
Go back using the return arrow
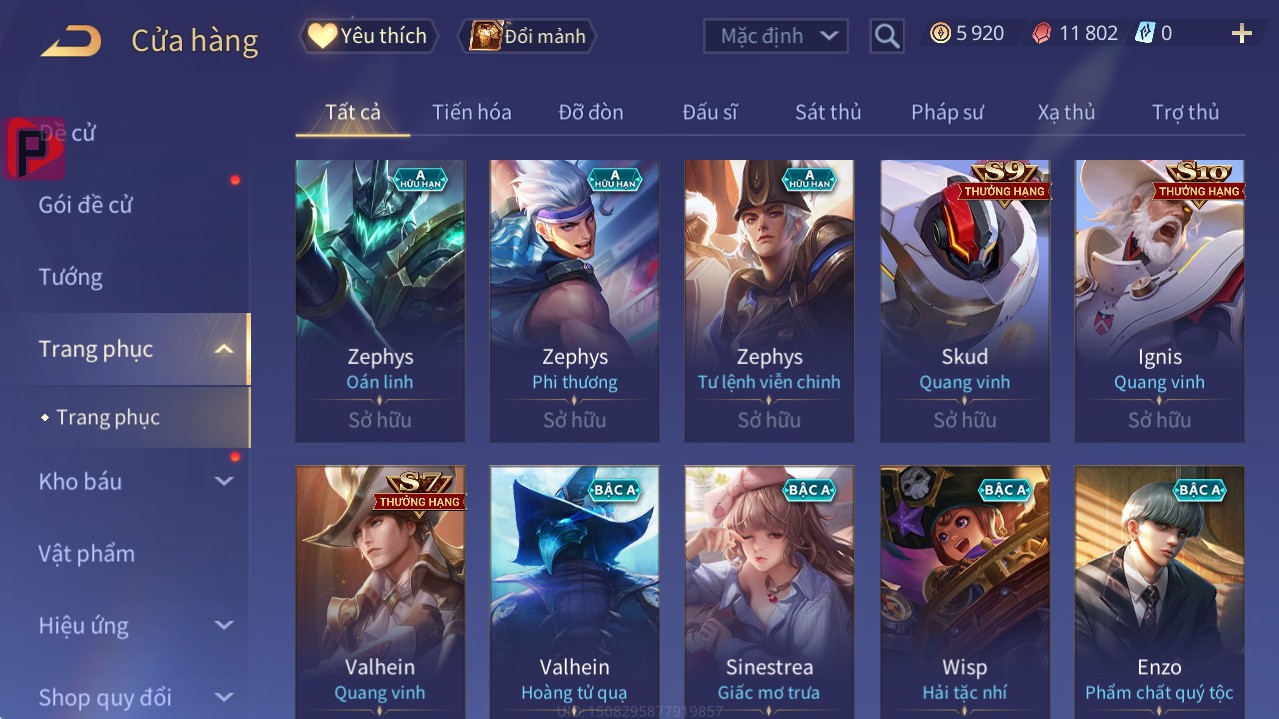(71, 41)
